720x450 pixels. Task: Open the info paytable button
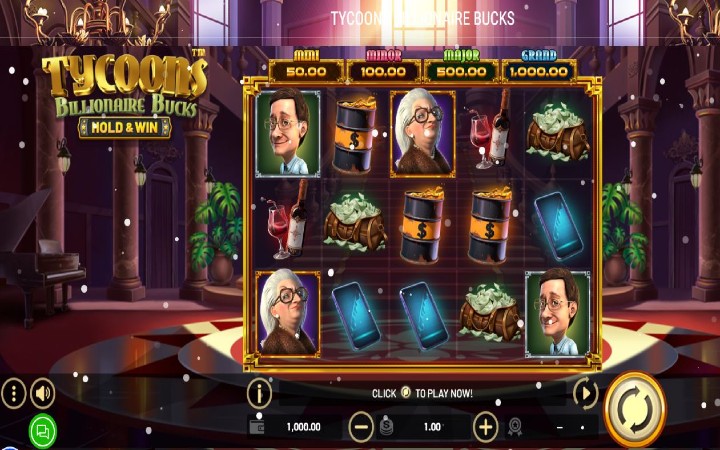pyautogui.click(x=259, y=393)
